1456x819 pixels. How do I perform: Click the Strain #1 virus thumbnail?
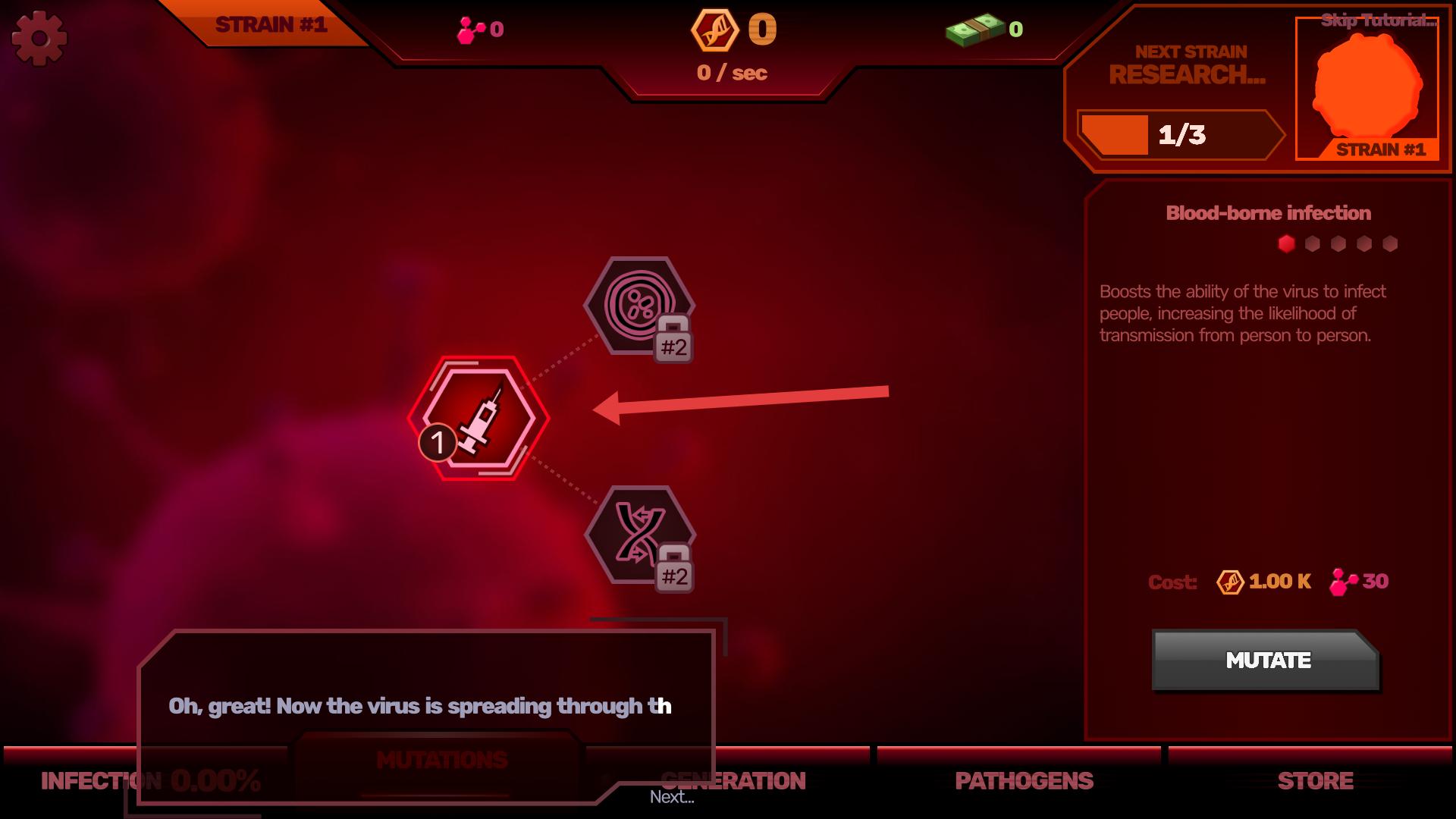pos(1367,87)
